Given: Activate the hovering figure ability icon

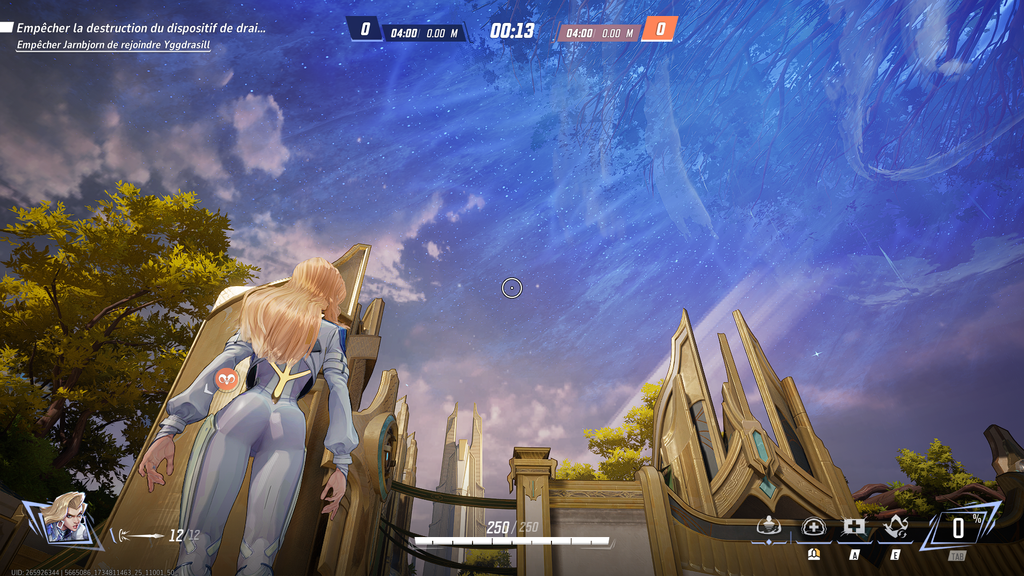Looking at the screenshot, I should (768, 527).
